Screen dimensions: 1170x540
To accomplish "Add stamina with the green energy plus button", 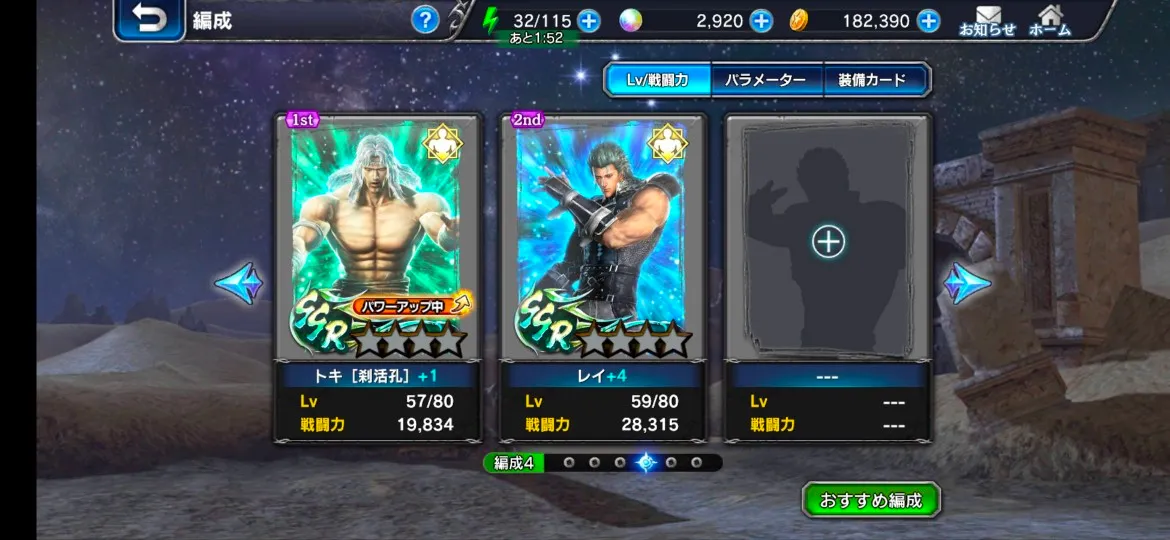I will (589, 20).
